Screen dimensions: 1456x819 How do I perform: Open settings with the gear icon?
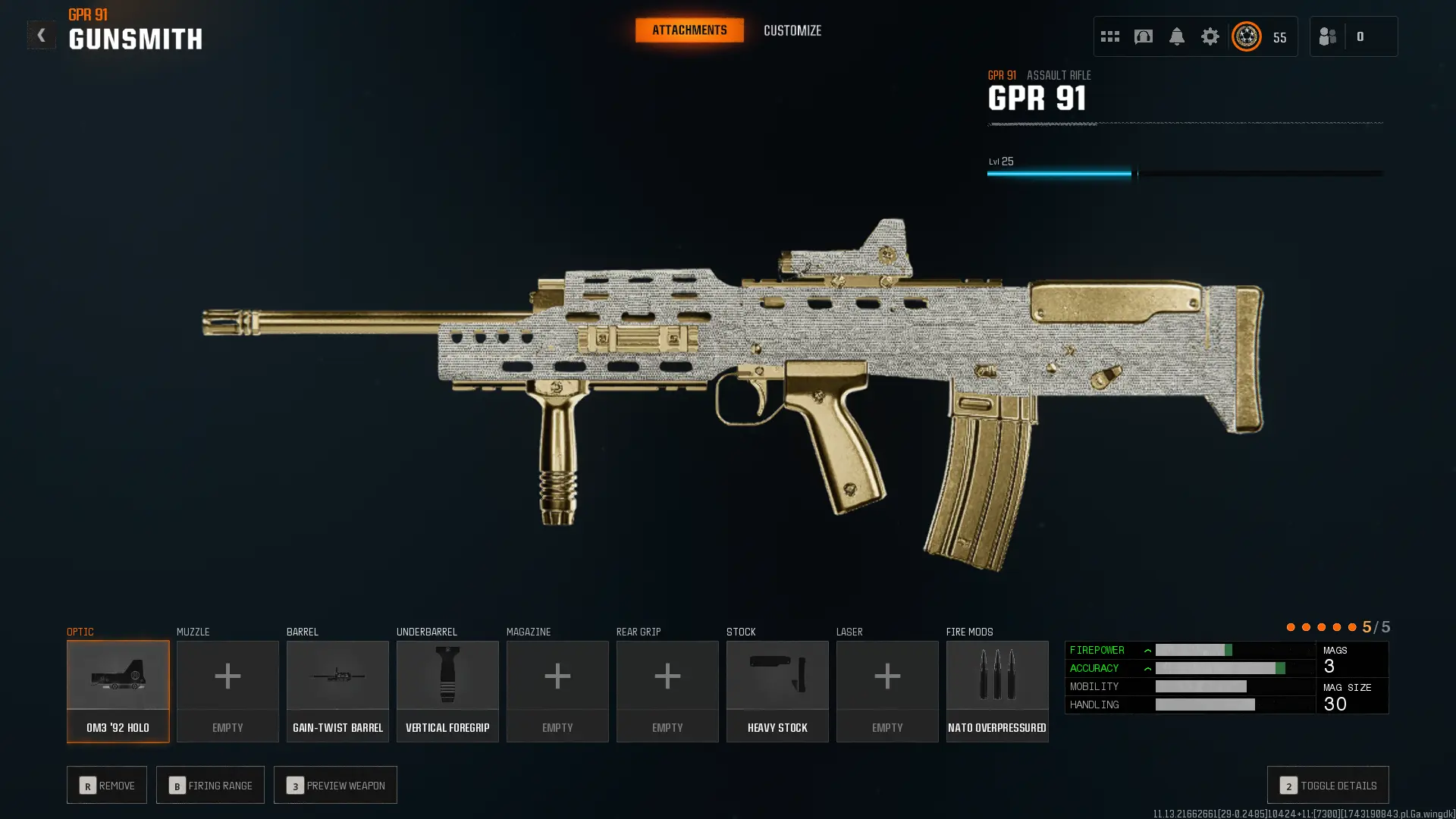(1210, 36)
